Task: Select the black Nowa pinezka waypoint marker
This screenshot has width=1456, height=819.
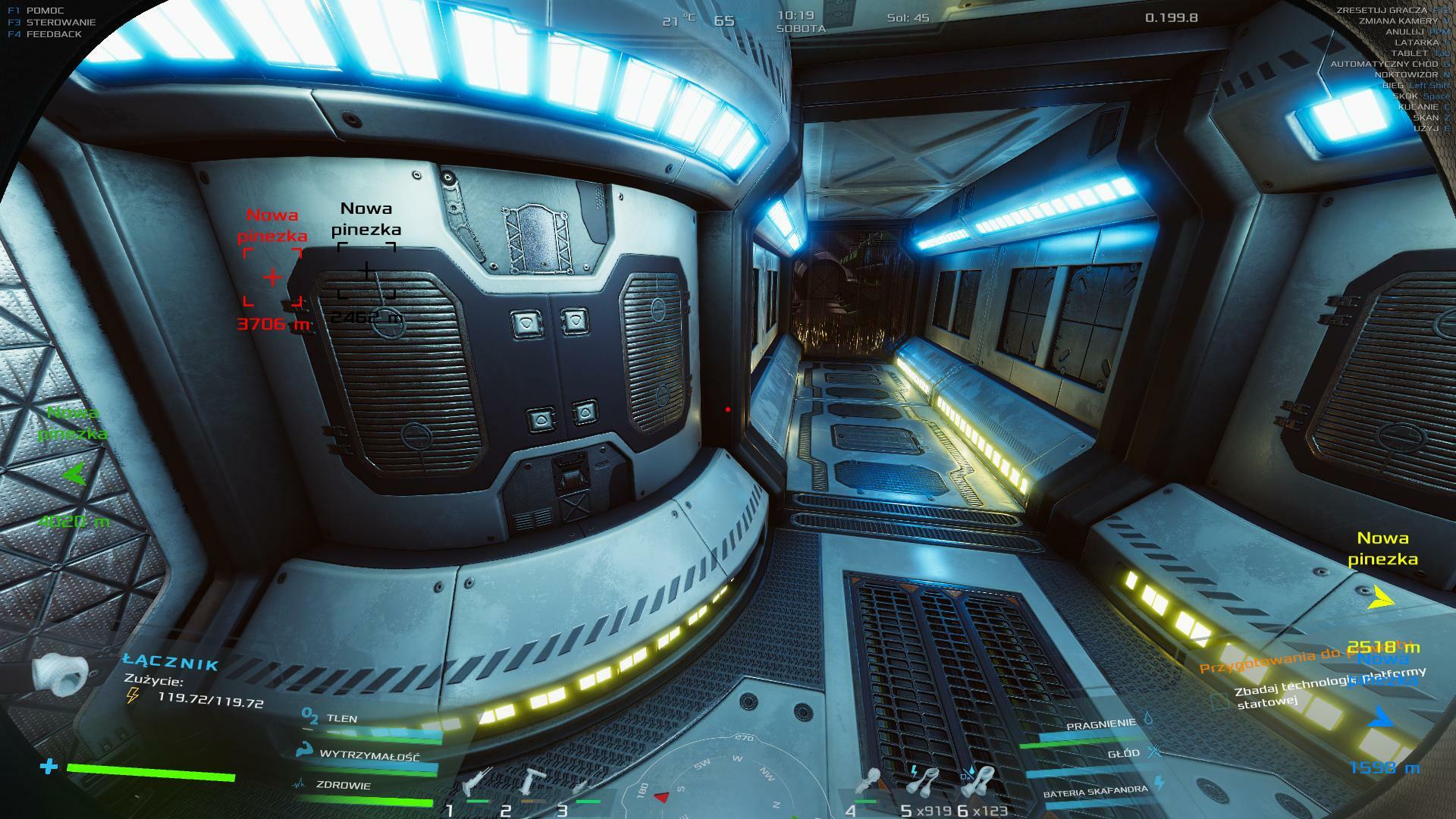Action: 366,271
